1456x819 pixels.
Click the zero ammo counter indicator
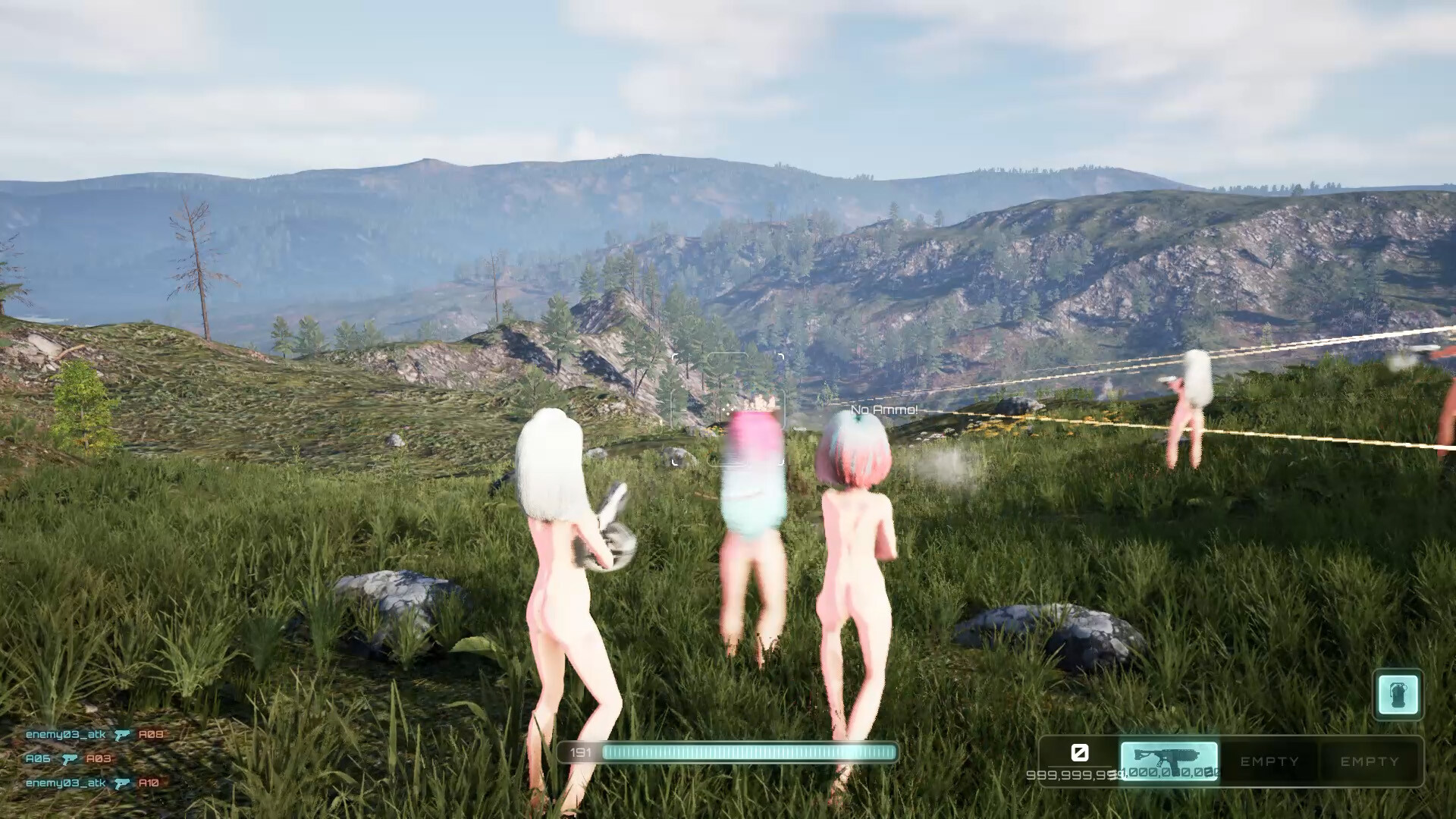1079,753
